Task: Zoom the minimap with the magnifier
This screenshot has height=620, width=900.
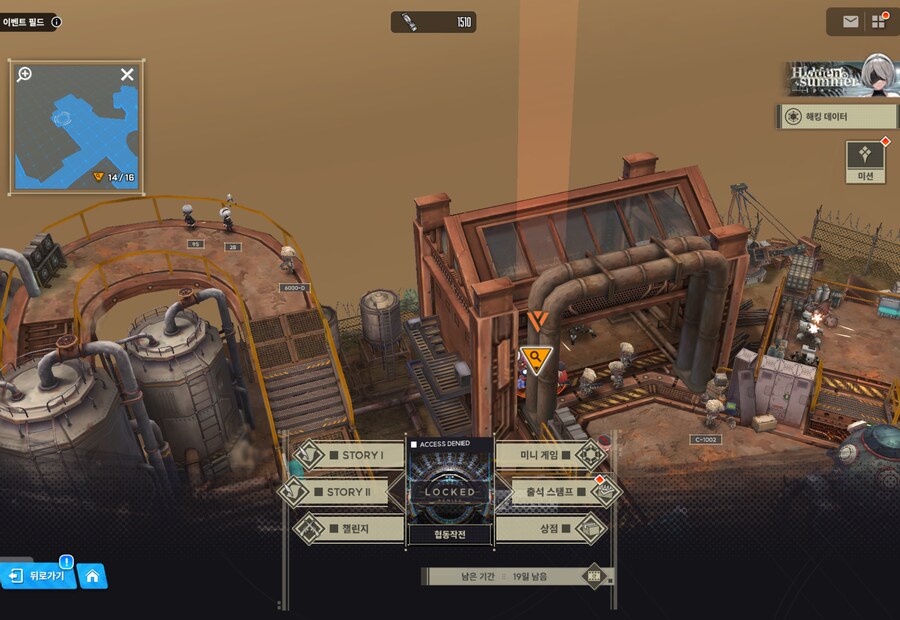Action: tap(25, 74)
